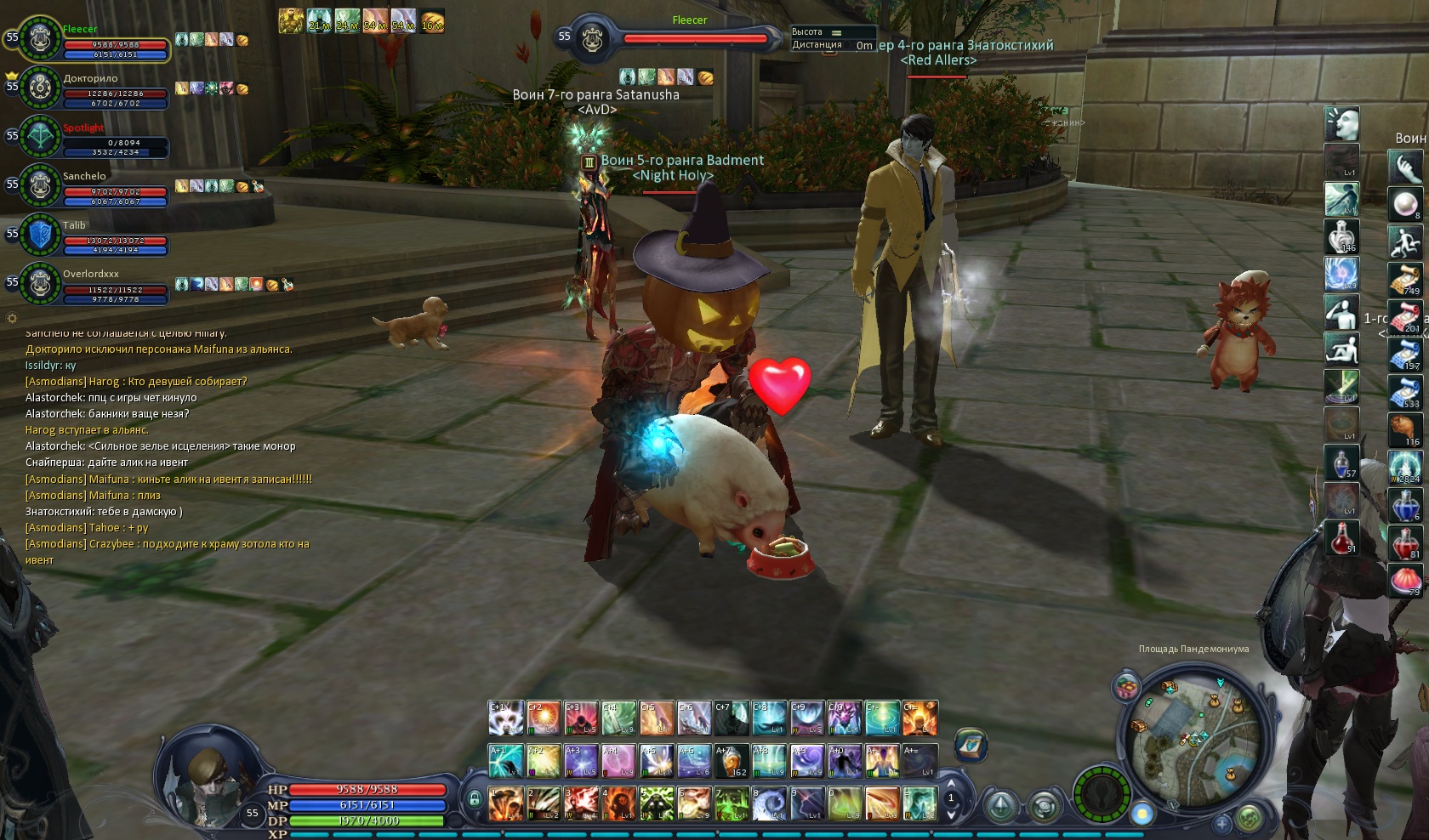The height and width of the screenshot is (840, 1429).
Task: Click the chat settings gear icon
Action: [12, 319]
